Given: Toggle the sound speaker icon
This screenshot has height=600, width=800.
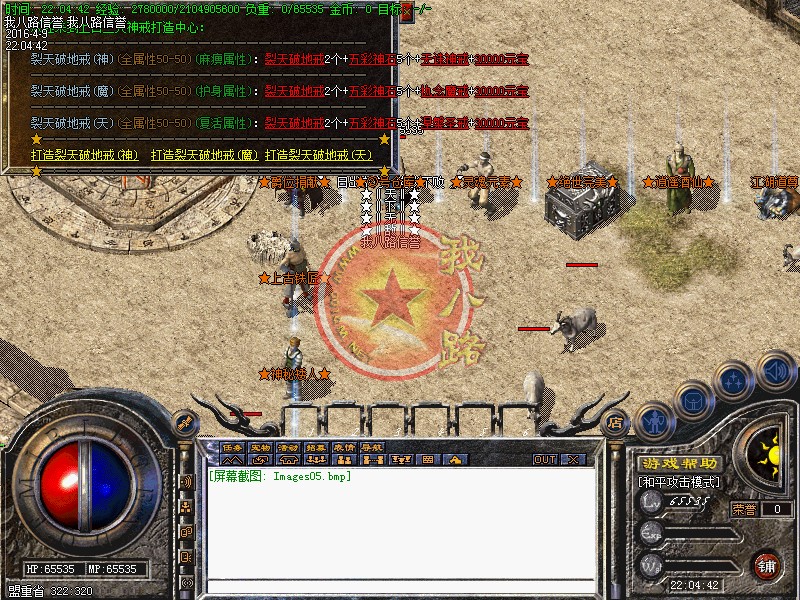Looking at the screenshot, I should [x=774, y=373].
